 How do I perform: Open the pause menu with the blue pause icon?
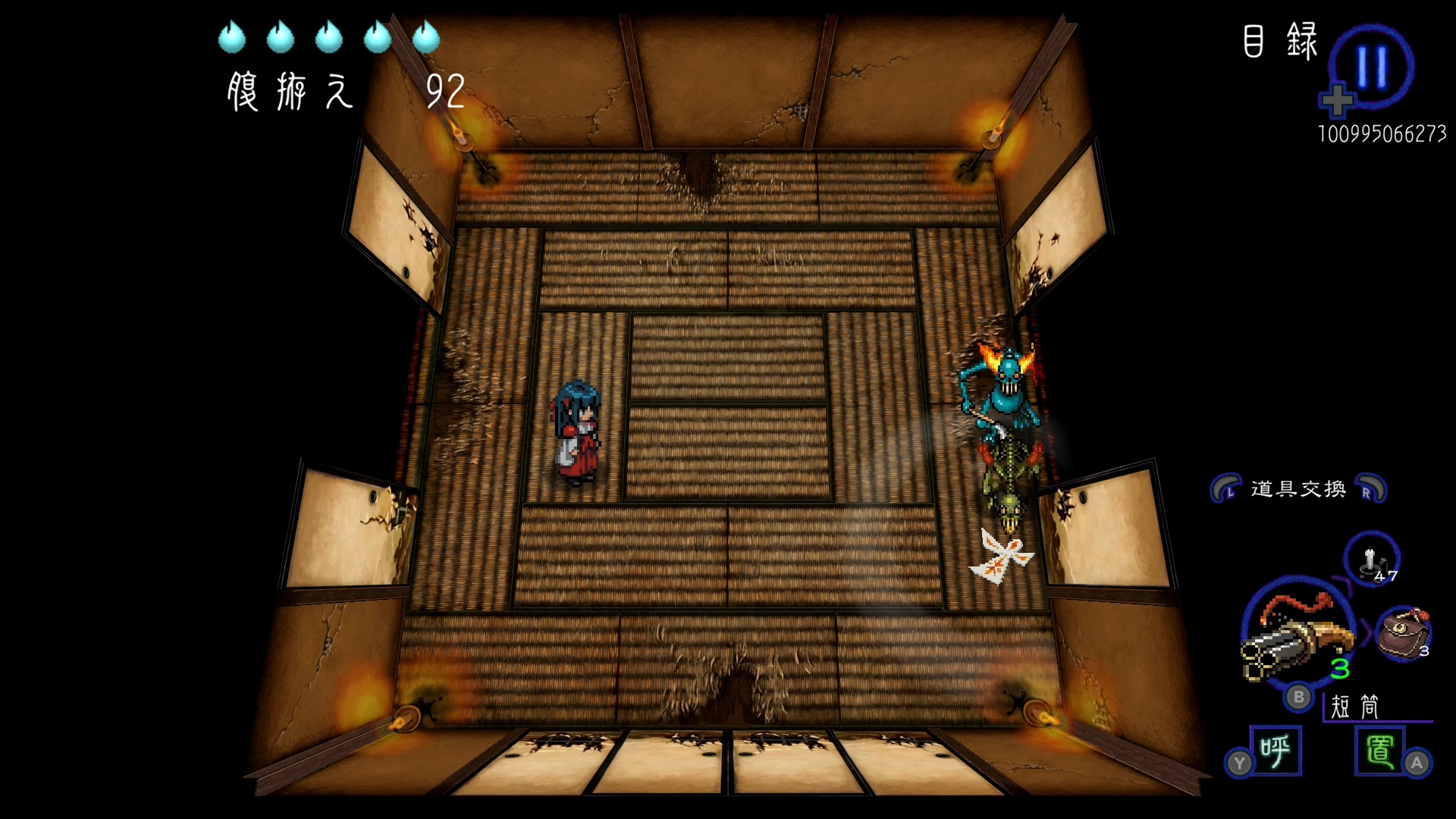click(1371, 67)
